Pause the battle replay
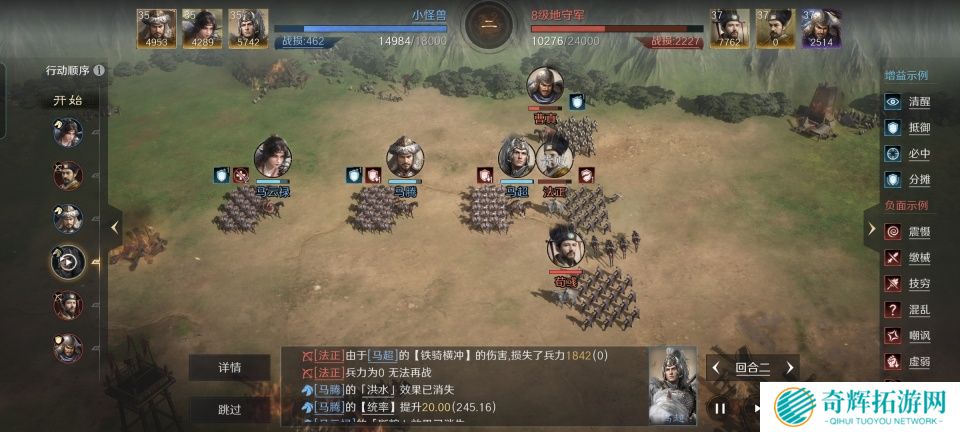This screenshot has height=432, width=960. 719,407
